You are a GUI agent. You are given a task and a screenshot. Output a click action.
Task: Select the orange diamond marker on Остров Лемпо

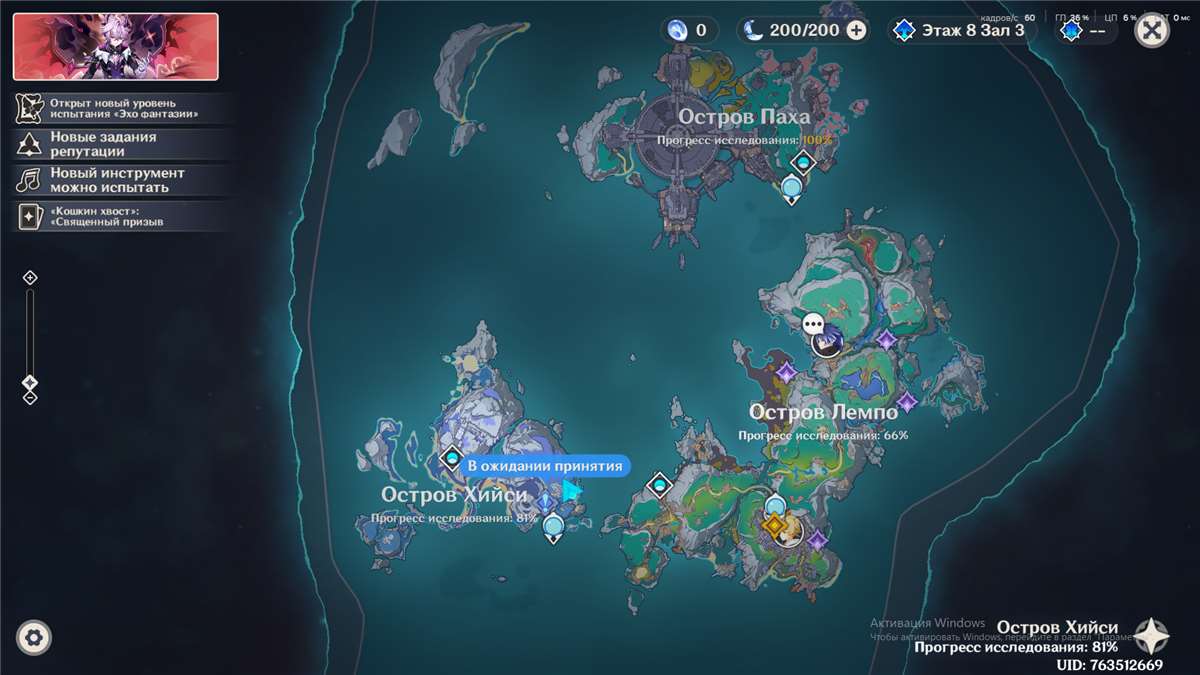point(772,525)
